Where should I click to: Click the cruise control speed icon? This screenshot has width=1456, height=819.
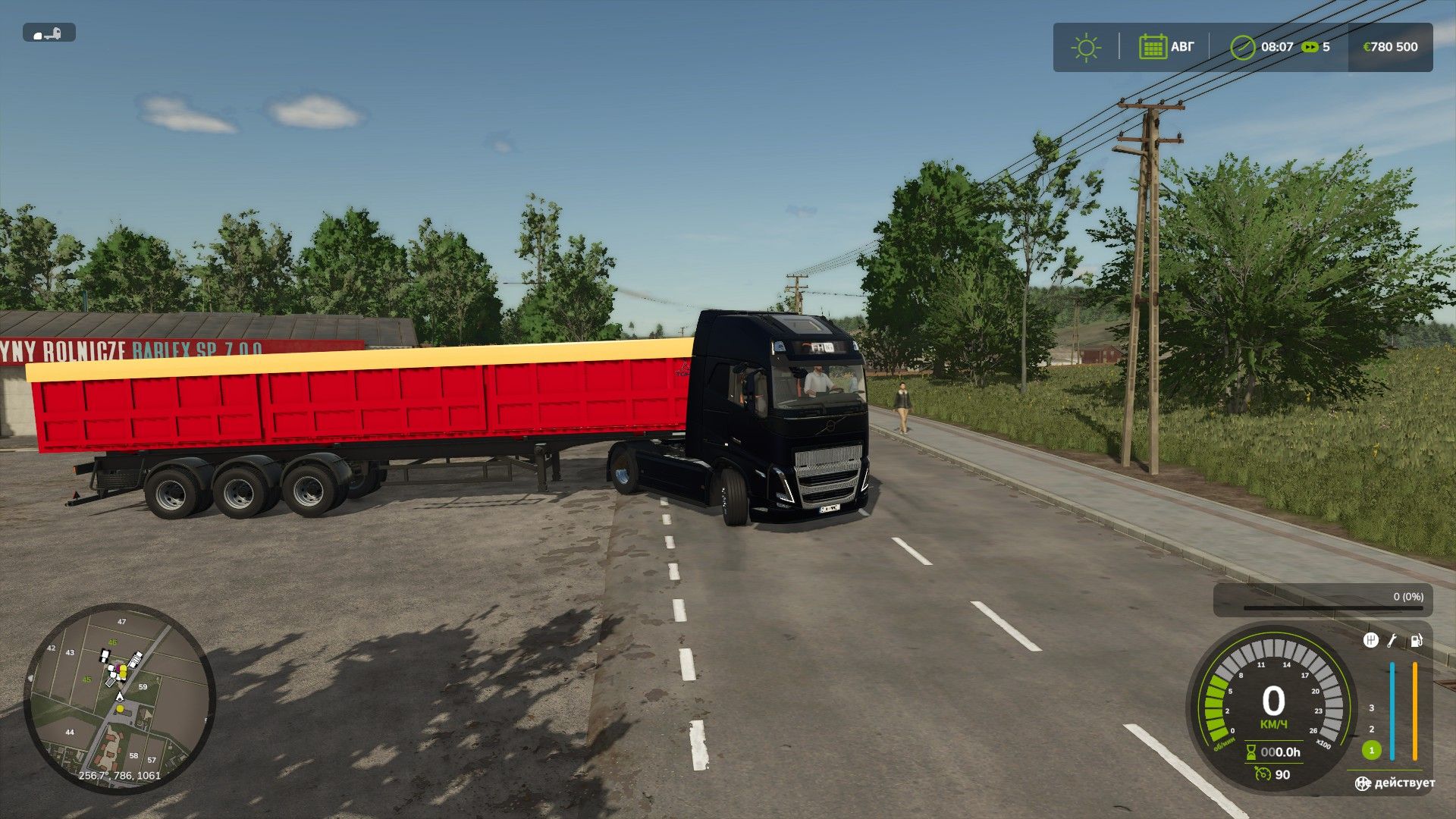pyautogui.click(x=1262, y=774)
